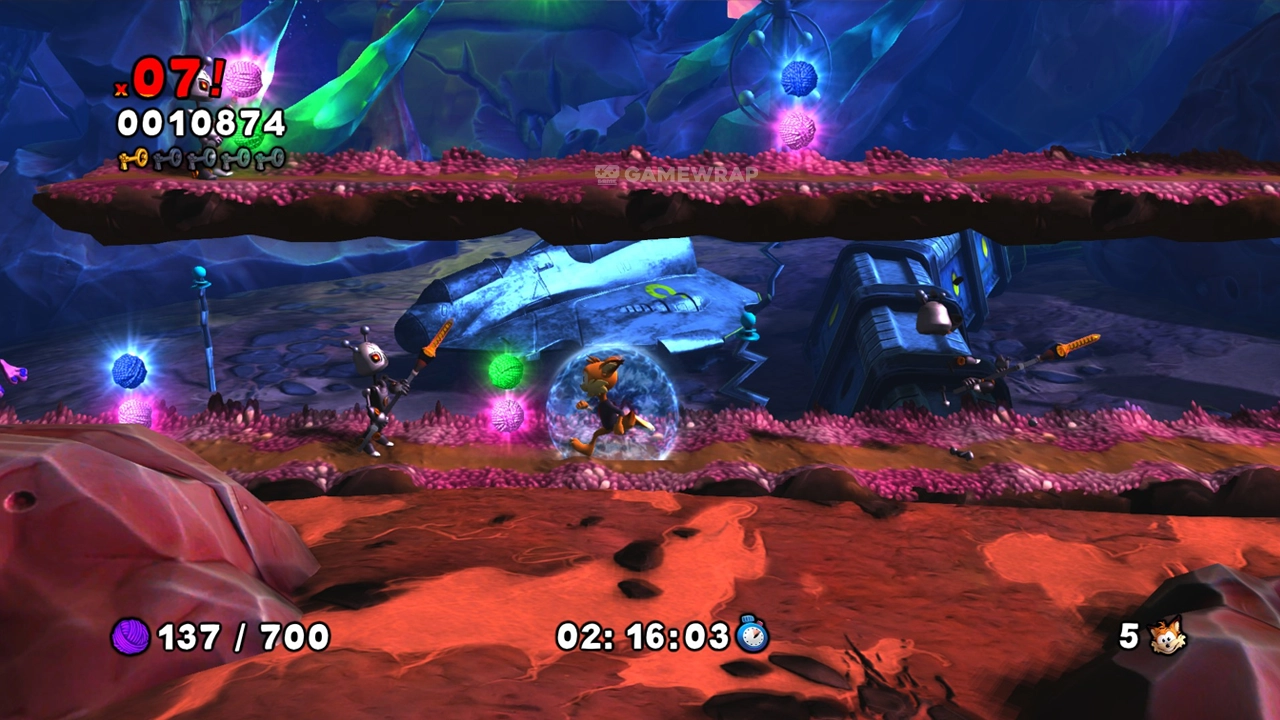Select the stopwatch icon beside the timer

[752, 635]
